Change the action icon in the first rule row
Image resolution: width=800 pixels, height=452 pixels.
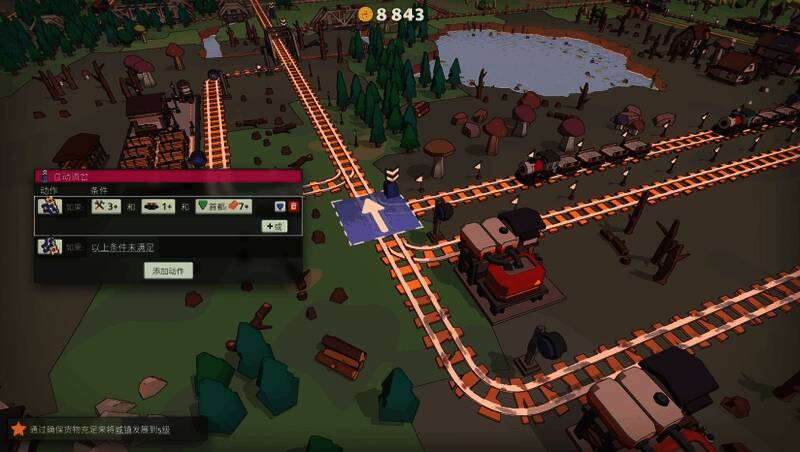coord(49,206)
